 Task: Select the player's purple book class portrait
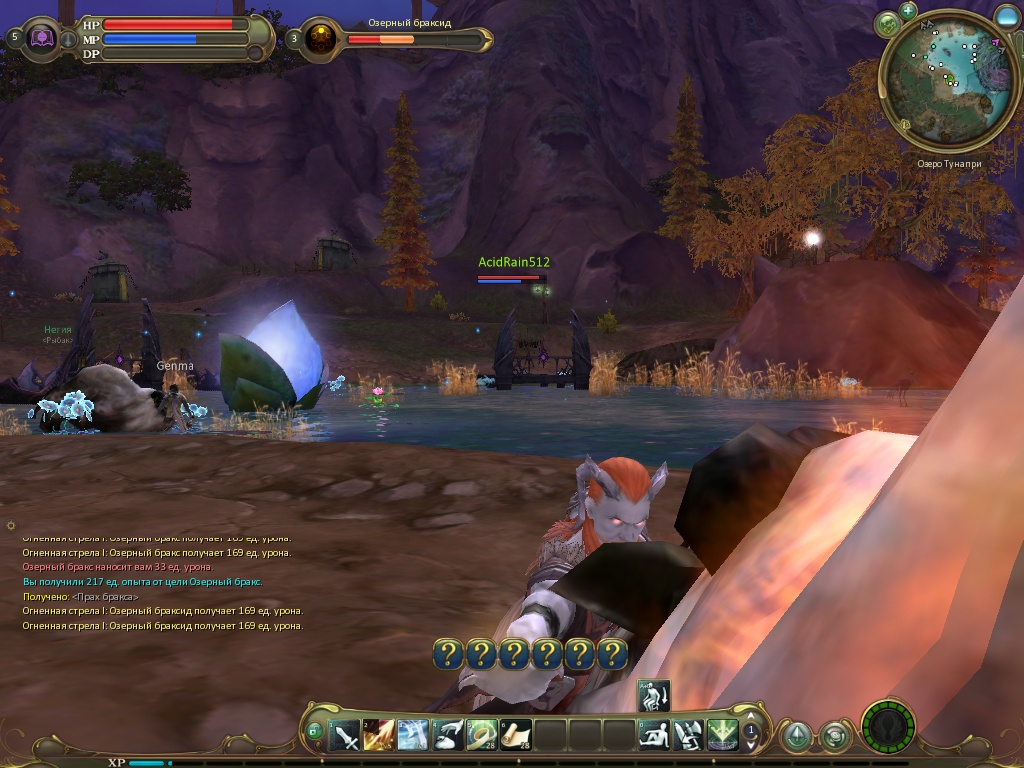click(42, 38)
